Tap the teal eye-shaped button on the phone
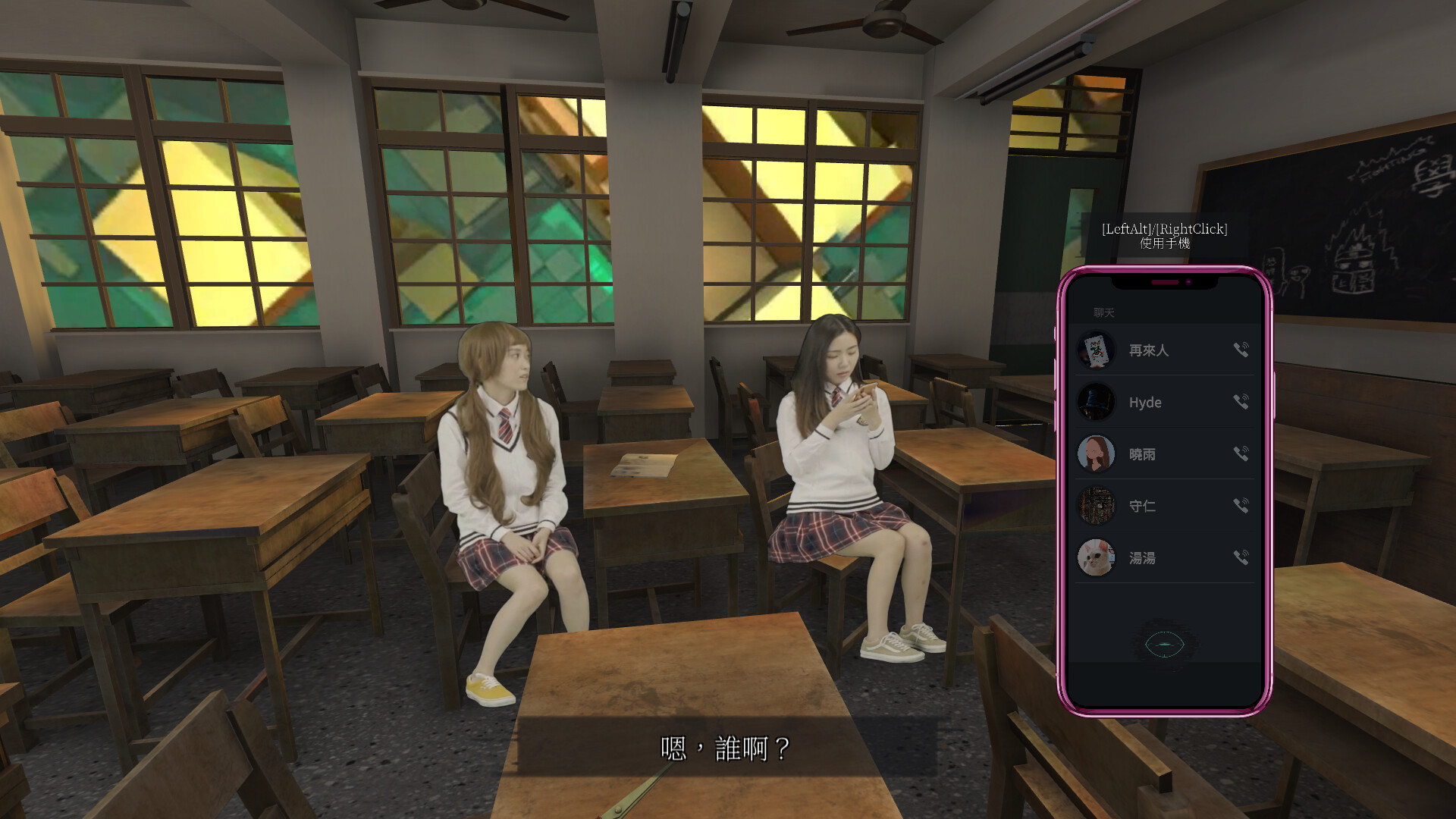1456x819 pixels. [1165, 645]
